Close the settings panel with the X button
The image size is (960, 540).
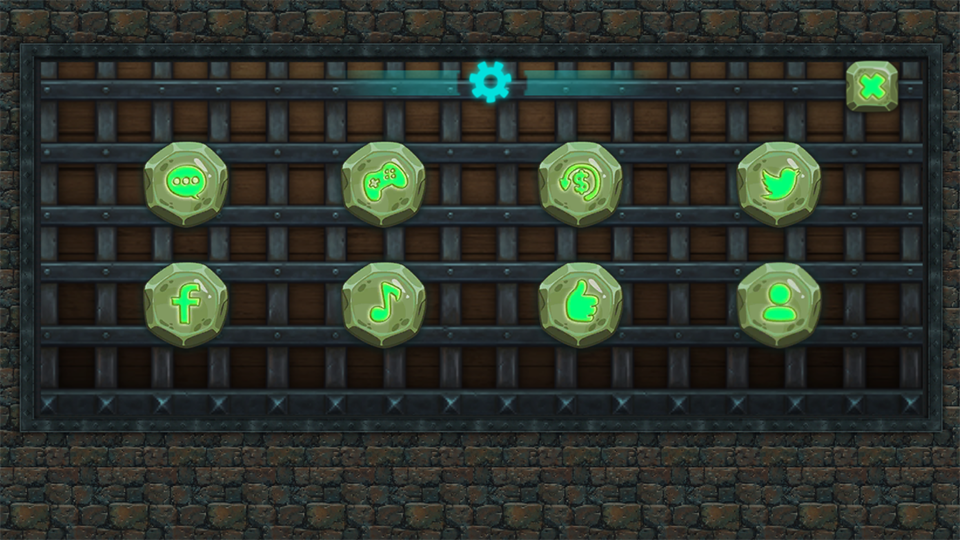pyautogui.click(x=872, y=87)
